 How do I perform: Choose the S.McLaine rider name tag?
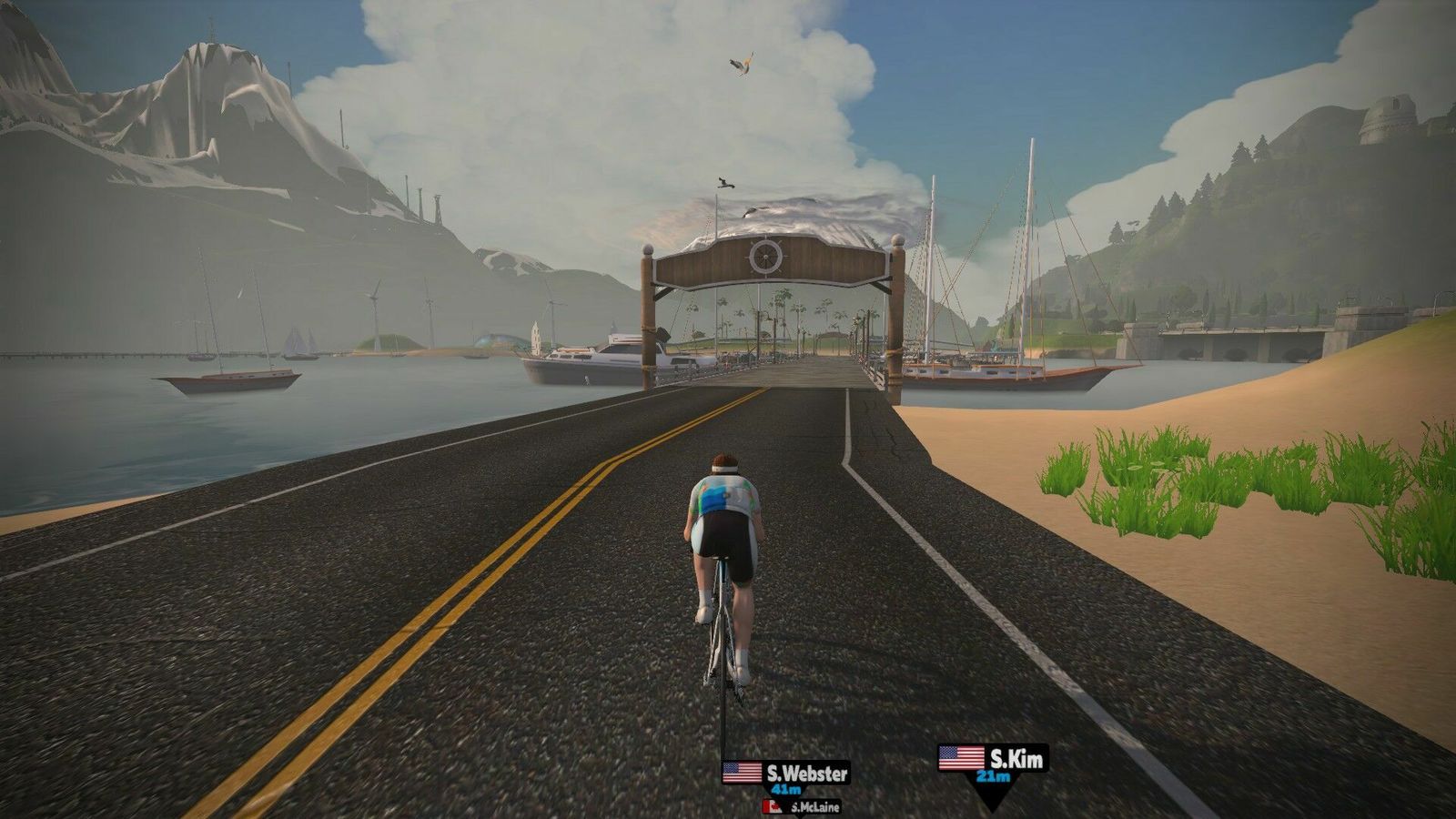pyautogui.click(x=802, y=807)
